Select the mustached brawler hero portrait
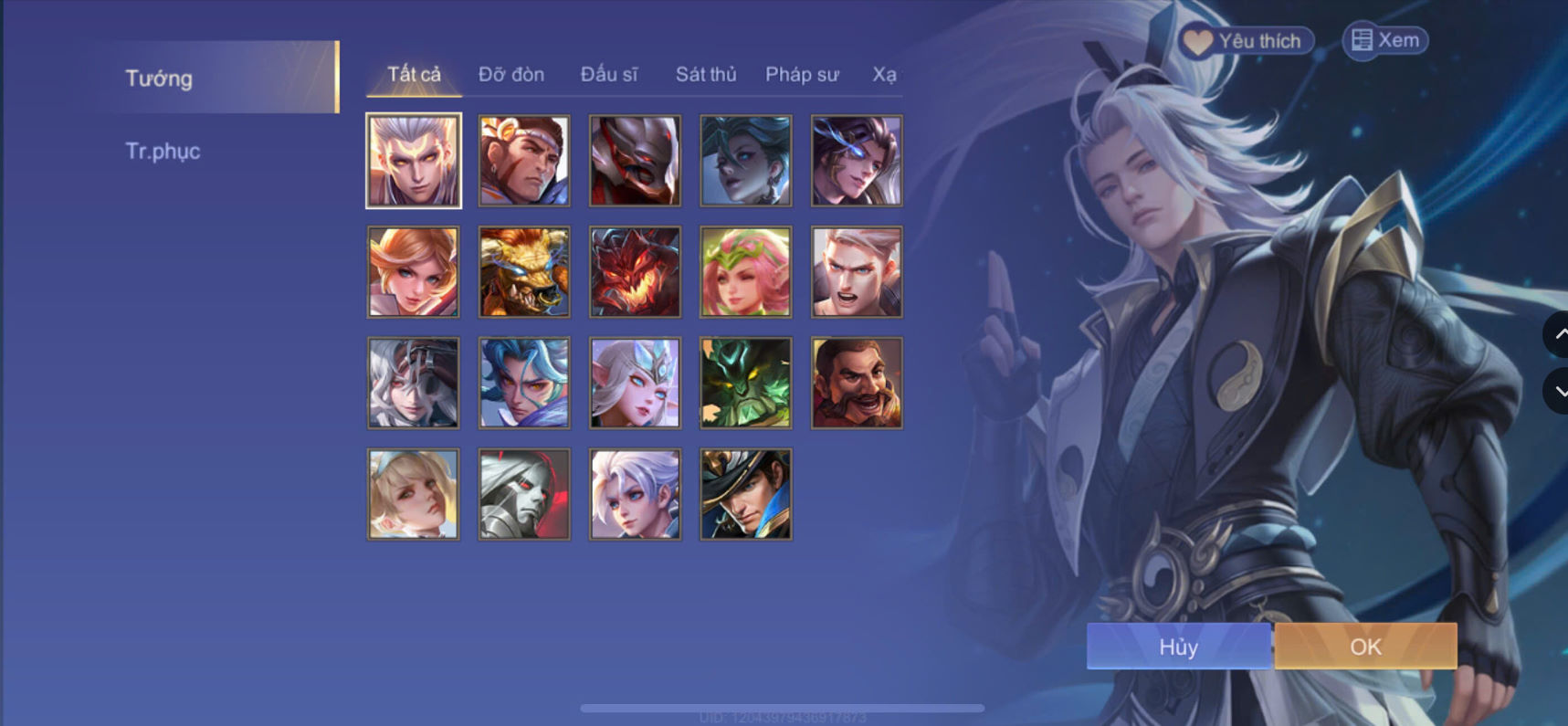The height and width of the screenshot is (726, 1568). 857,383
